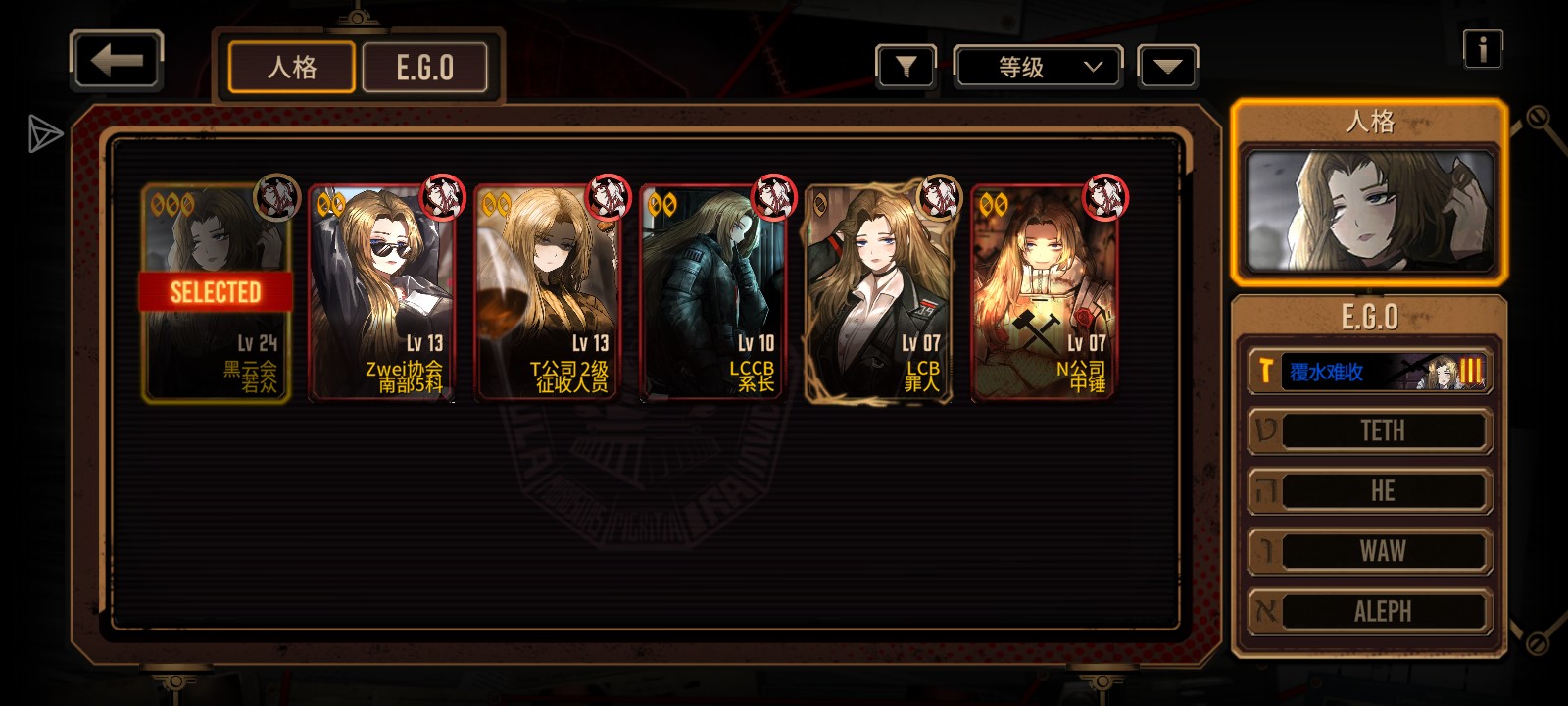Open the WAW E.G.O slot

(x=1370, y=551)
